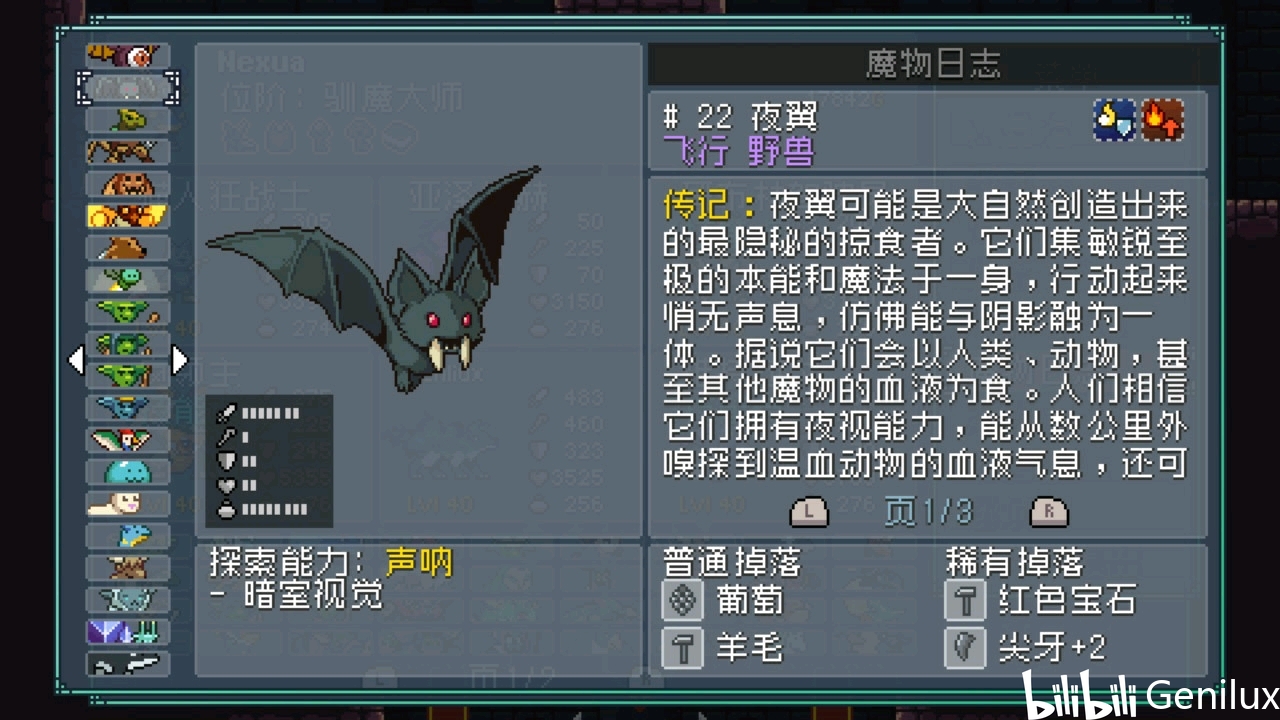Open the pumpkin-faced monster entry
The image size is (1280, 720).
(128, 184)
